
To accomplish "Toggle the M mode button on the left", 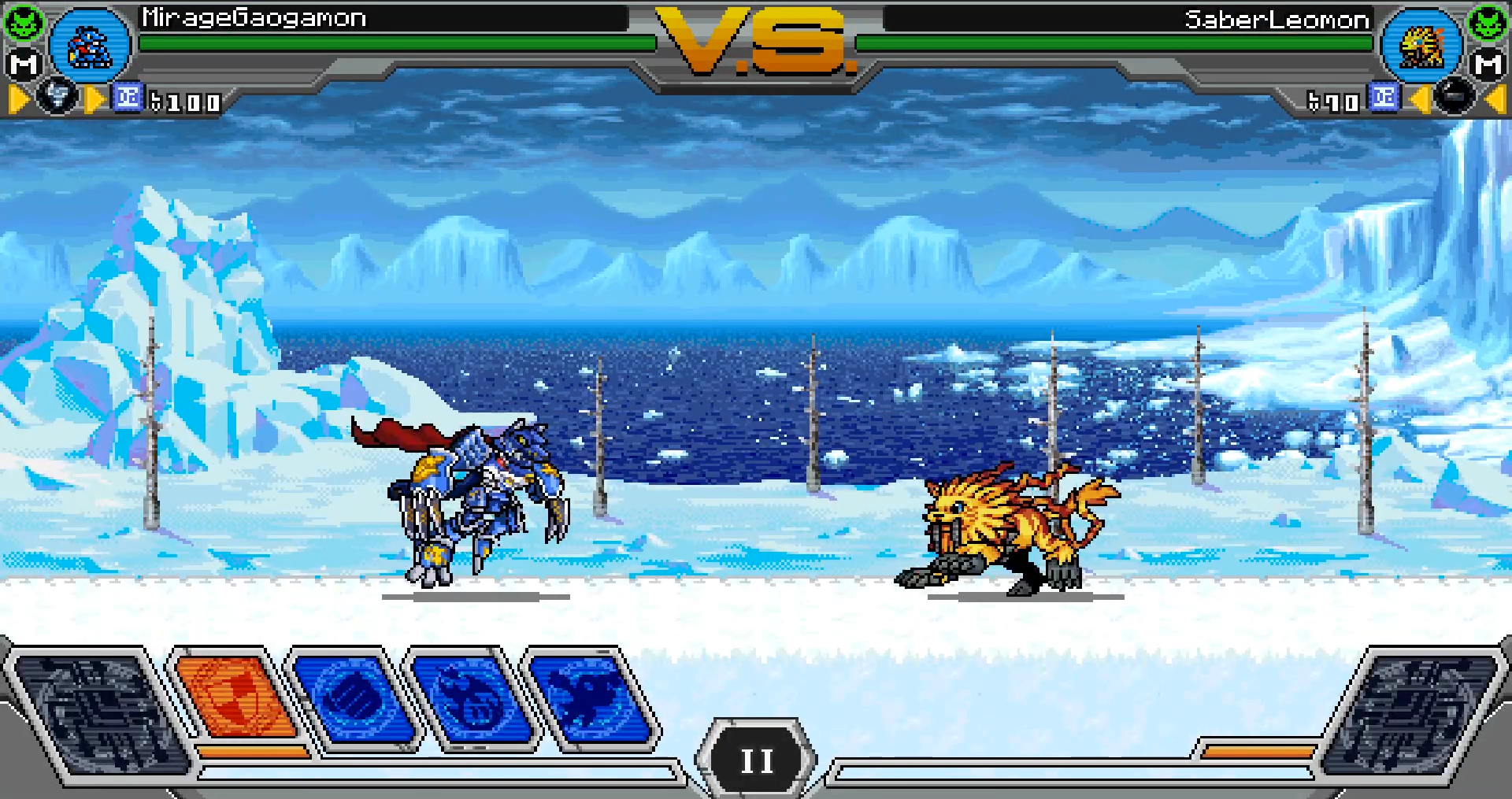I will (26, 63).
